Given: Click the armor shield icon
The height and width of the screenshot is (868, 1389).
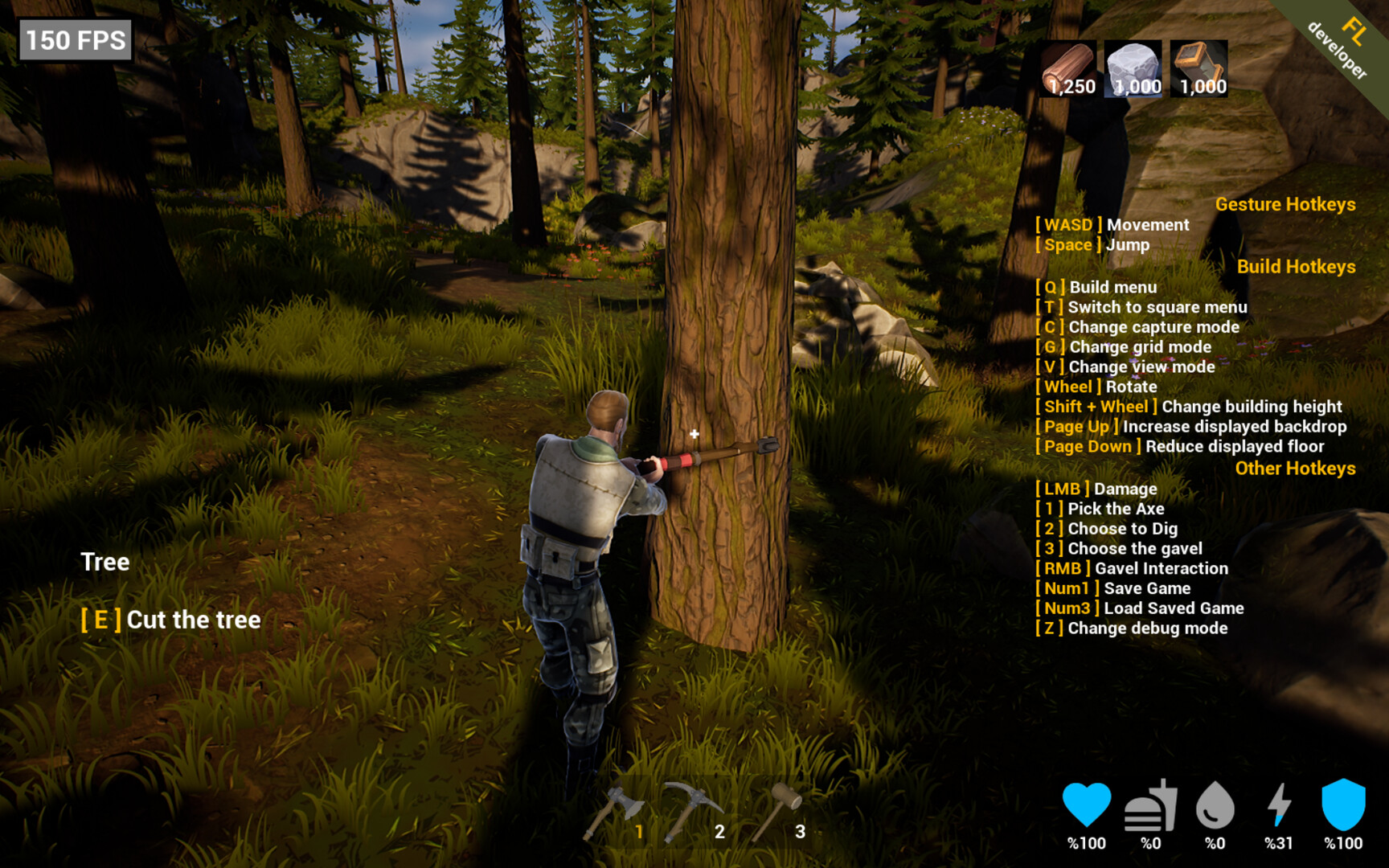Looking at the screenshot, I should click(x=1345, y=804).
